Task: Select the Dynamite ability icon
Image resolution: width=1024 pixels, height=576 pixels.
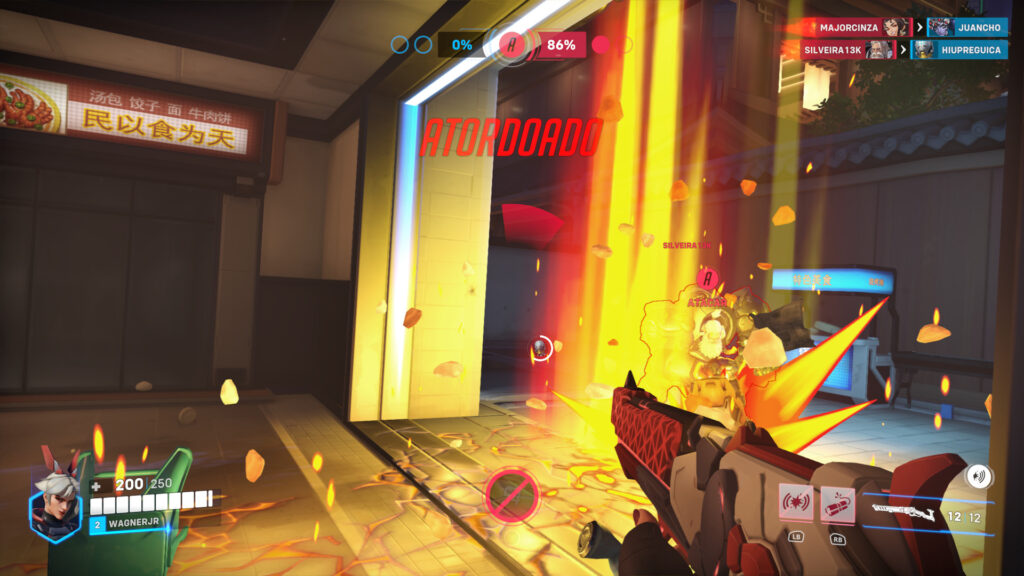Action: [x=837, y=504]
